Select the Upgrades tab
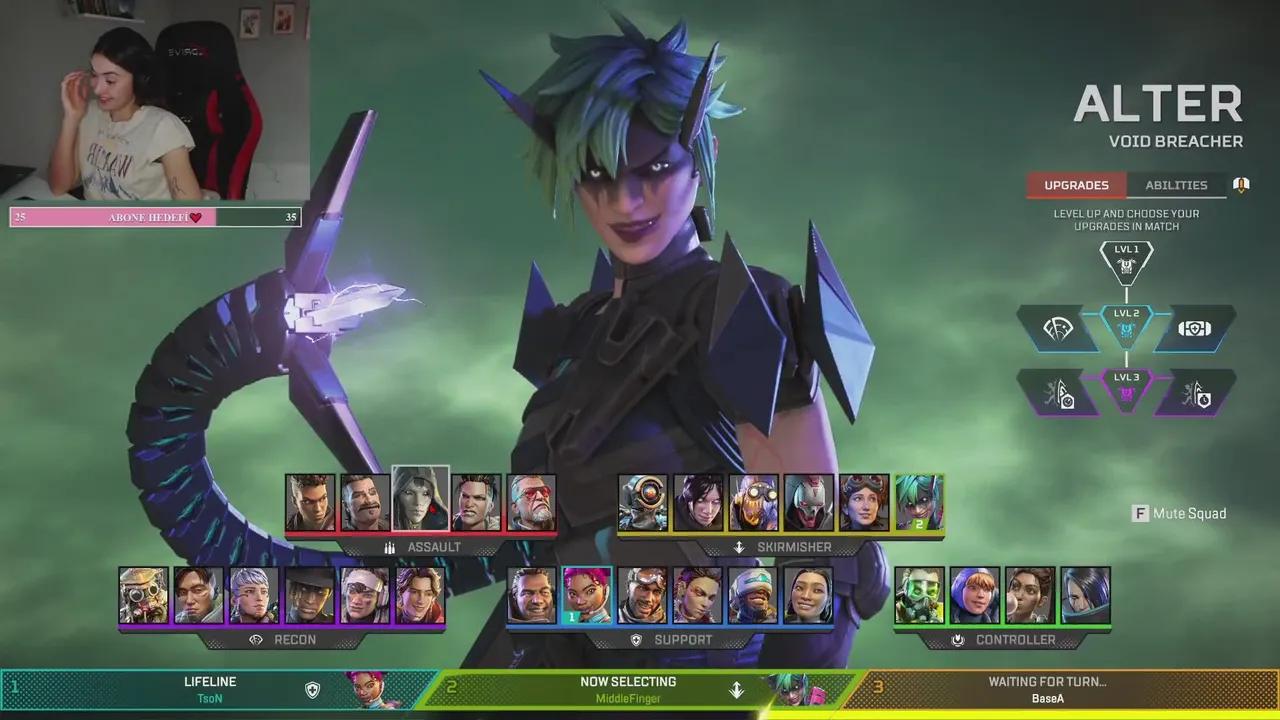1280x720 pixels. (1076, 185)
